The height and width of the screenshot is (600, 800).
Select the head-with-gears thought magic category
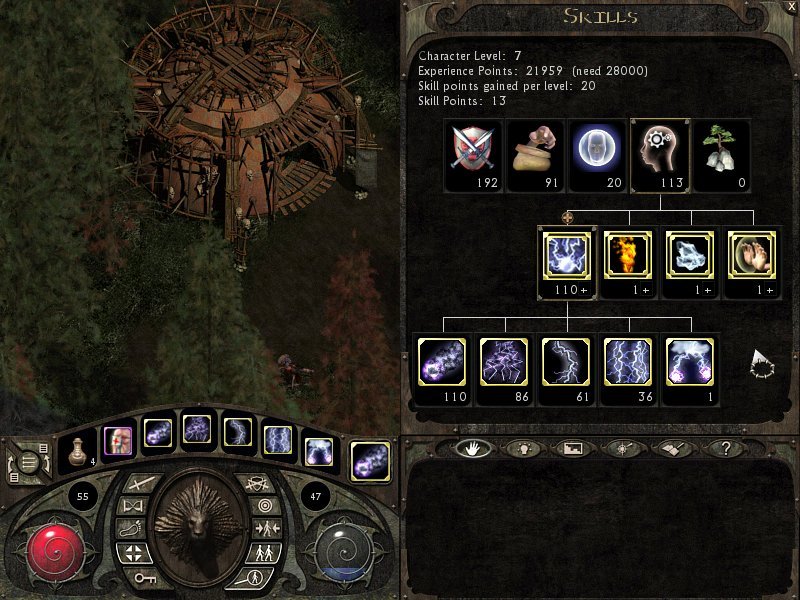point(659,149)
